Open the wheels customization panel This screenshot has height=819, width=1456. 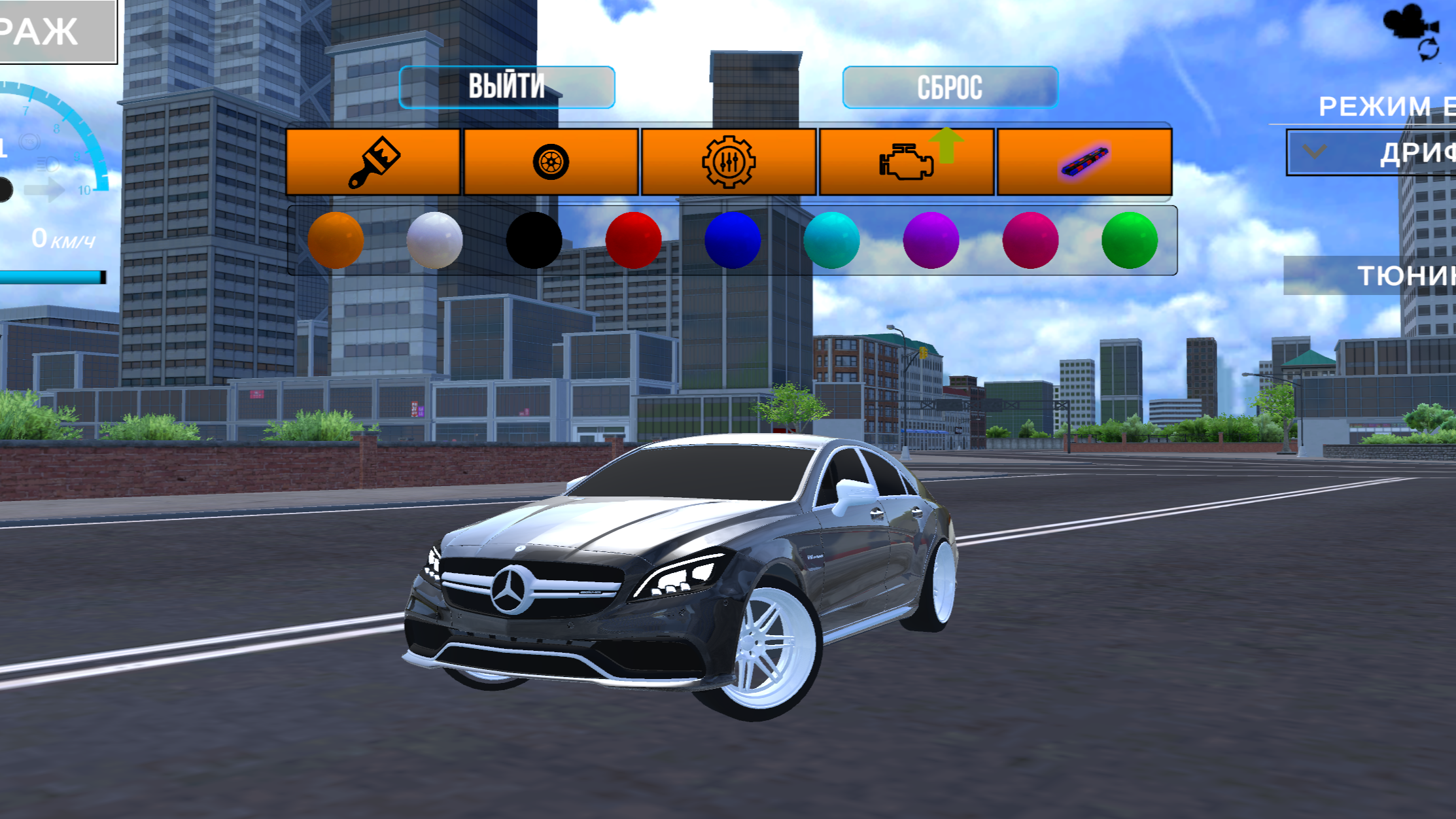(x=551, y=162)
